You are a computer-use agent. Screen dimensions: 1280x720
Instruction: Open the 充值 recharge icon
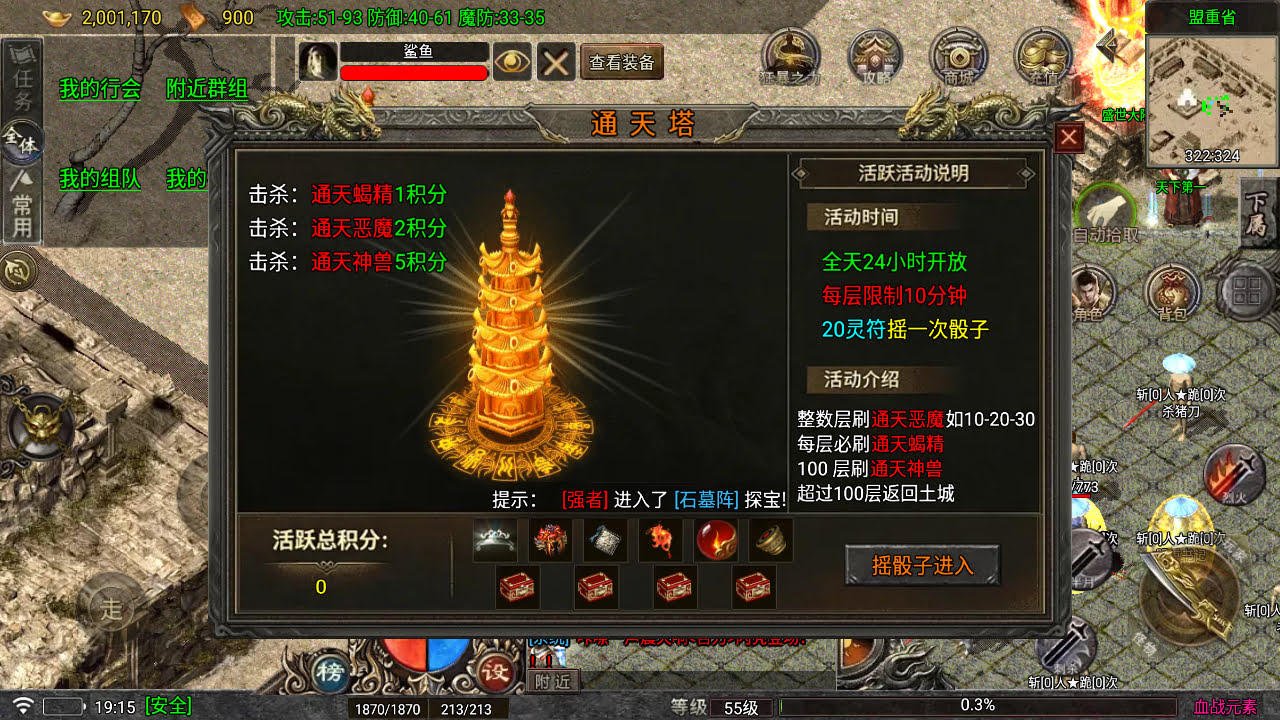[1040, 55]
